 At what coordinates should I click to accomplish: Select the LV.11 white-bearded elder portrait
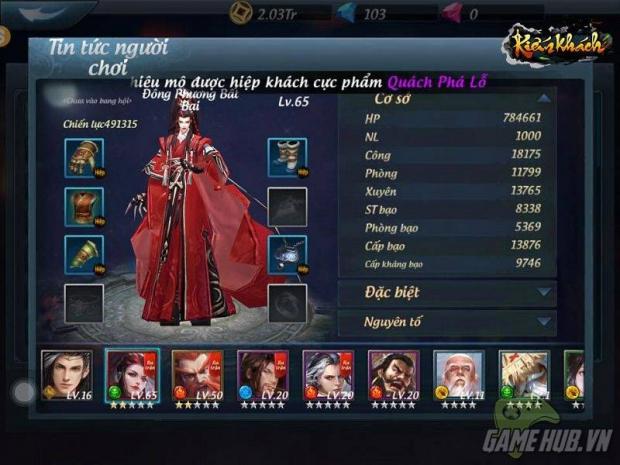[x=457, y=375]
